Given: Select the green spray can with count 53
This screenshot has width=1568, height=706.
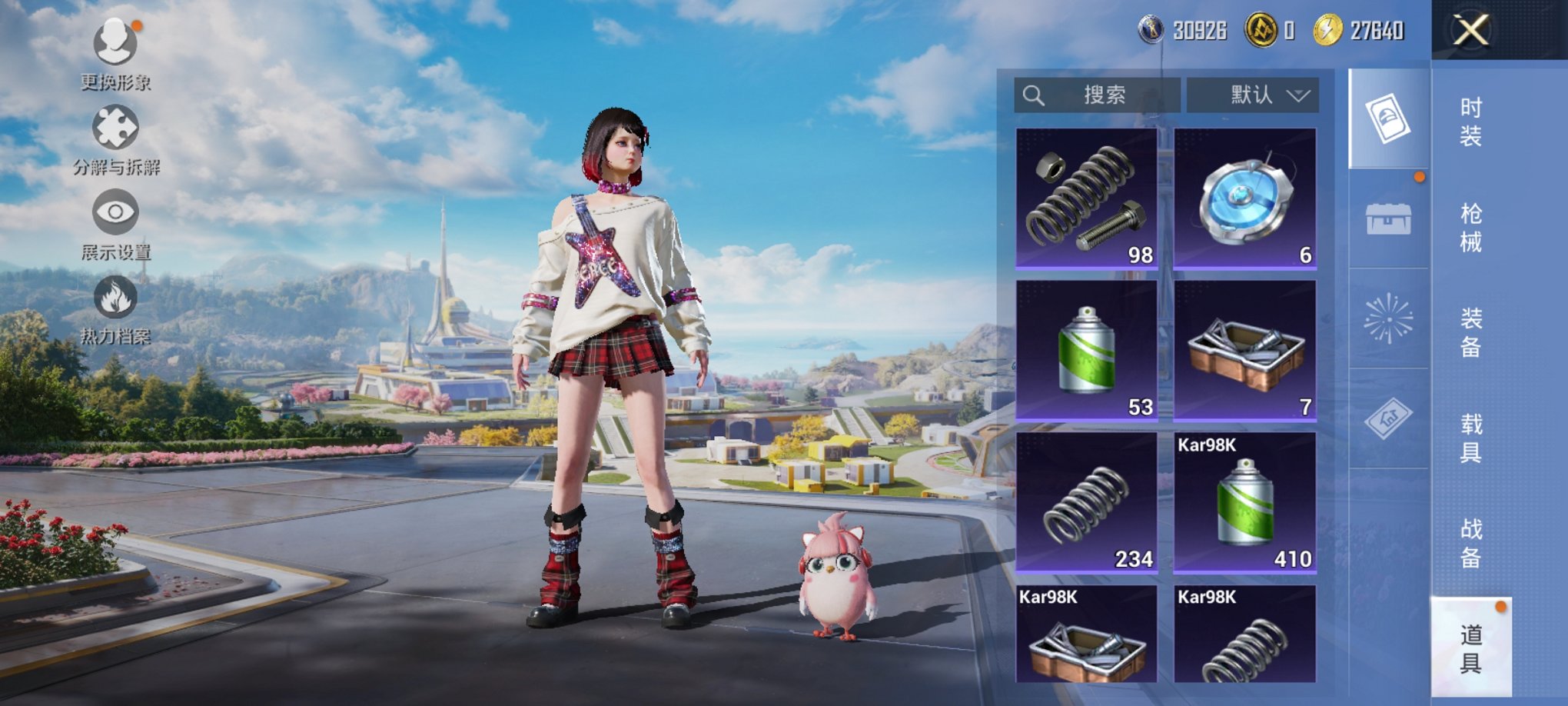Looking at the screenshot, I should point(1086,350).
